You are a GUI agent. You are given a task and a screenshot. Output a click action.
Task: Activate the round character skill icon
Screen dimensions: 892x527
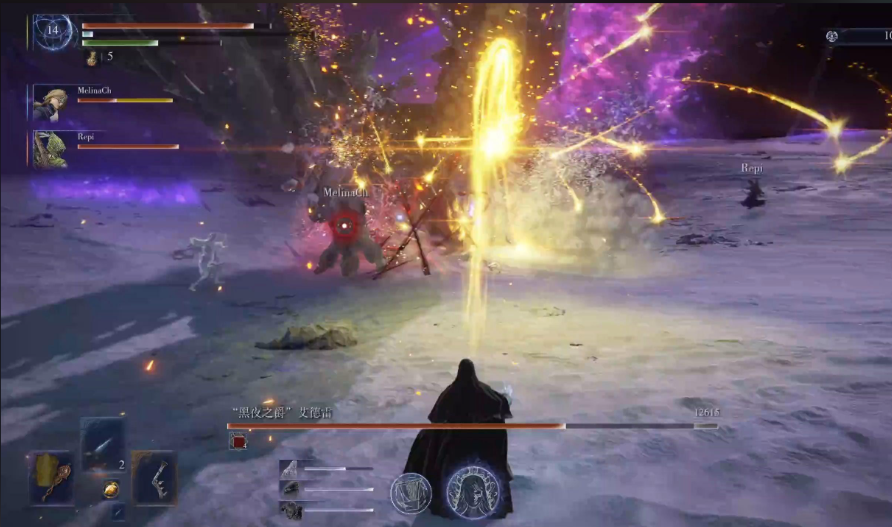(x=410, y=493)
